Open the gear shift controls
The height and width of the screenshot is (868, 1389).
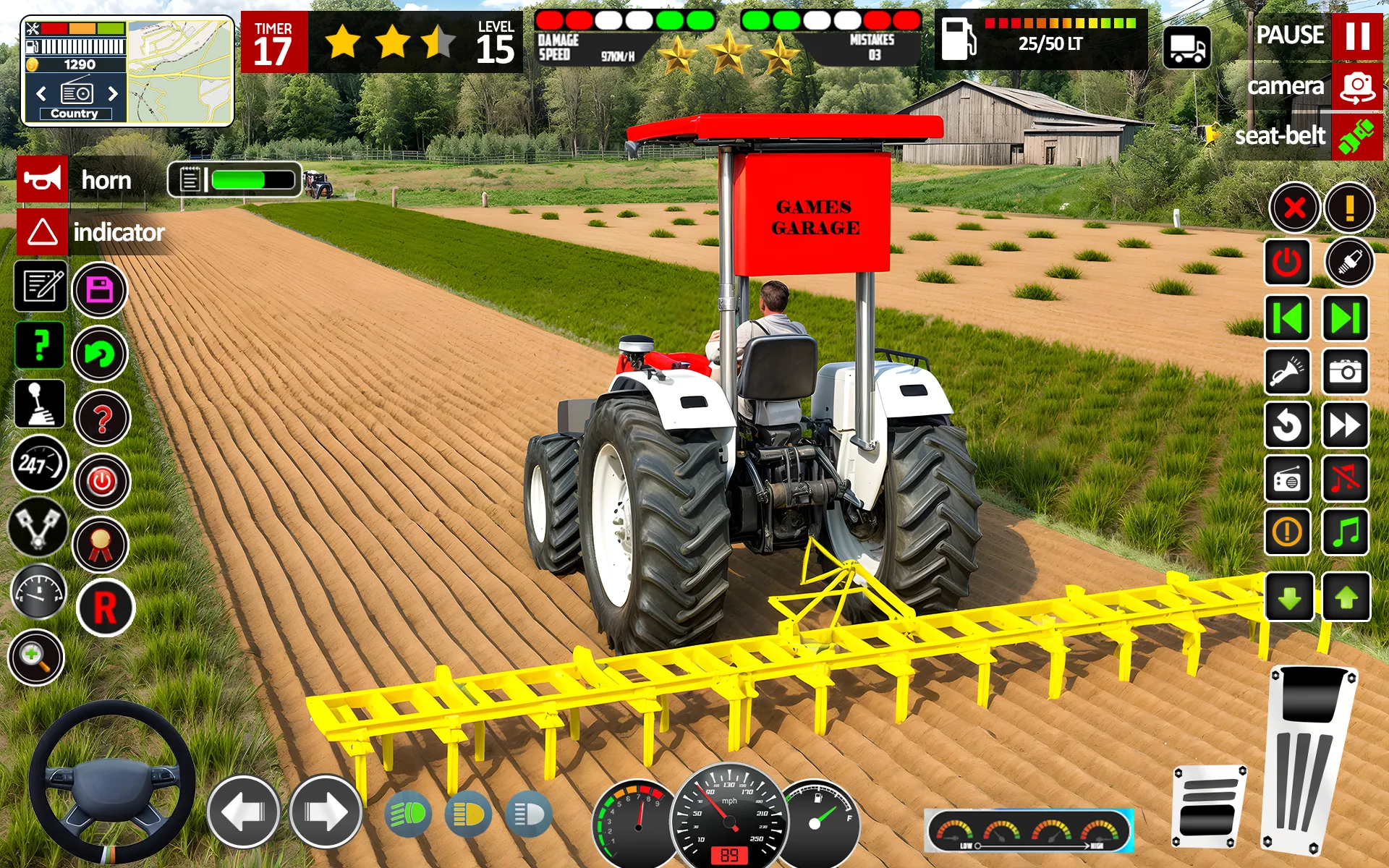coord(41,403)
